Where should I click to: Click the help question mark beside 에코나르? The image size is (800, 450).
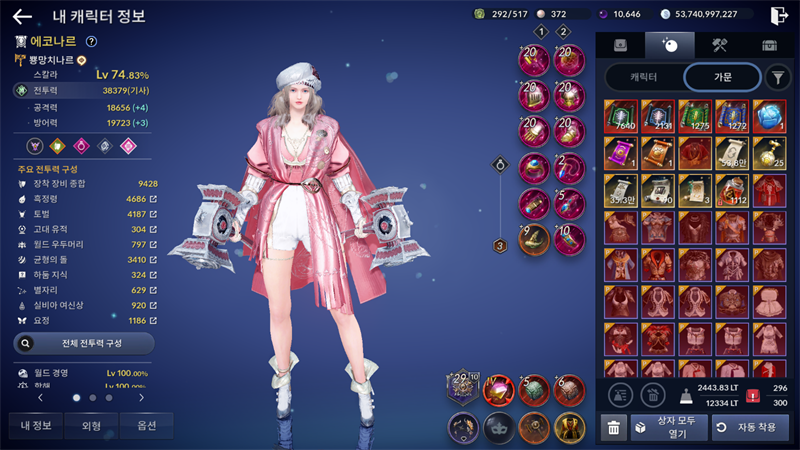[x=91, y=42]
